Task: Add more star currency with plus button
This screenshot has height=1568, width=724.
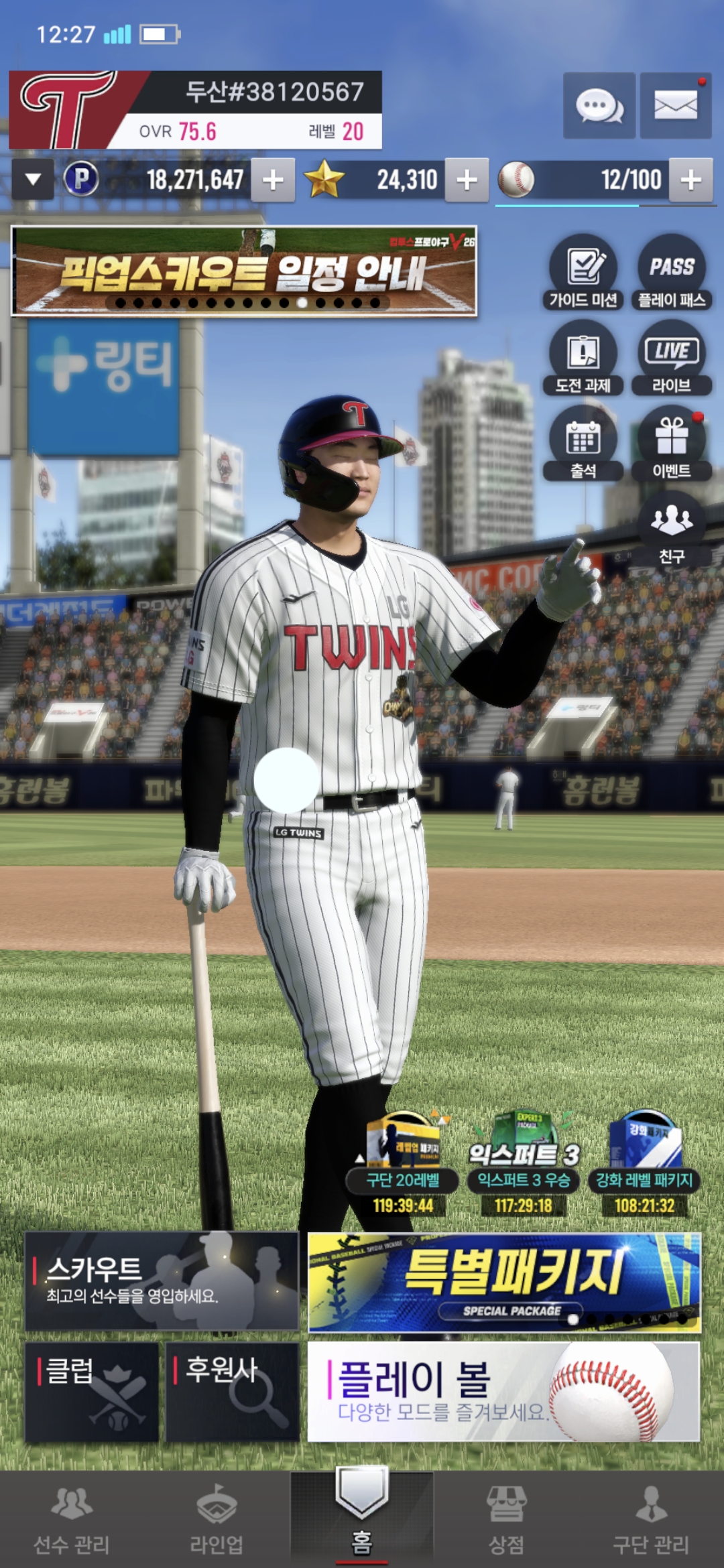Action: tap(467, 180)
